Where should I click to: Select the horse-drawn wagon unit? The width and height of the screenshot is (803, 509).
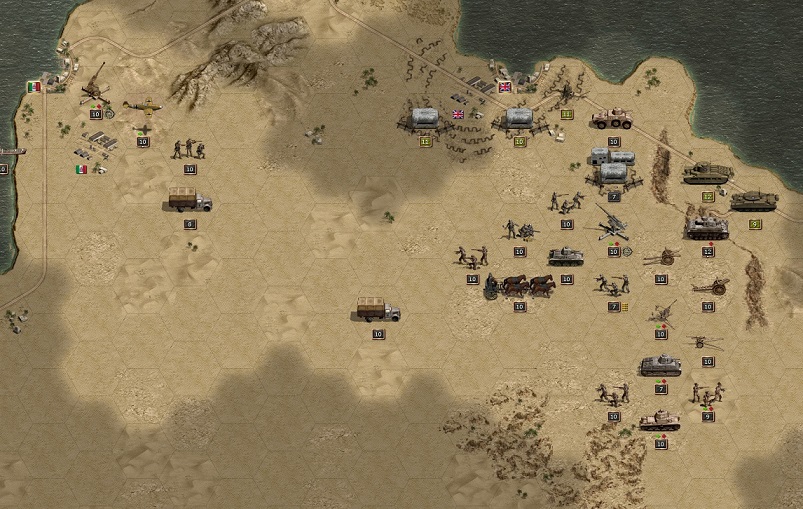(520, 286)
